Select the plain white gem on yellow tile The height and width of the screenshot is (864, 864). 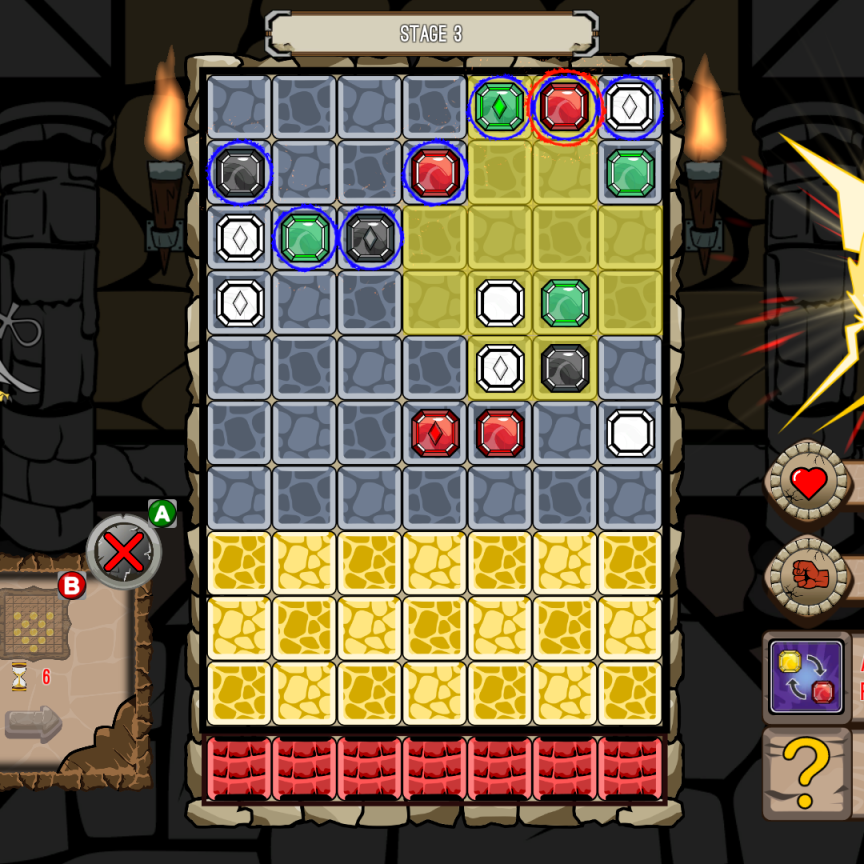point(500,303)
